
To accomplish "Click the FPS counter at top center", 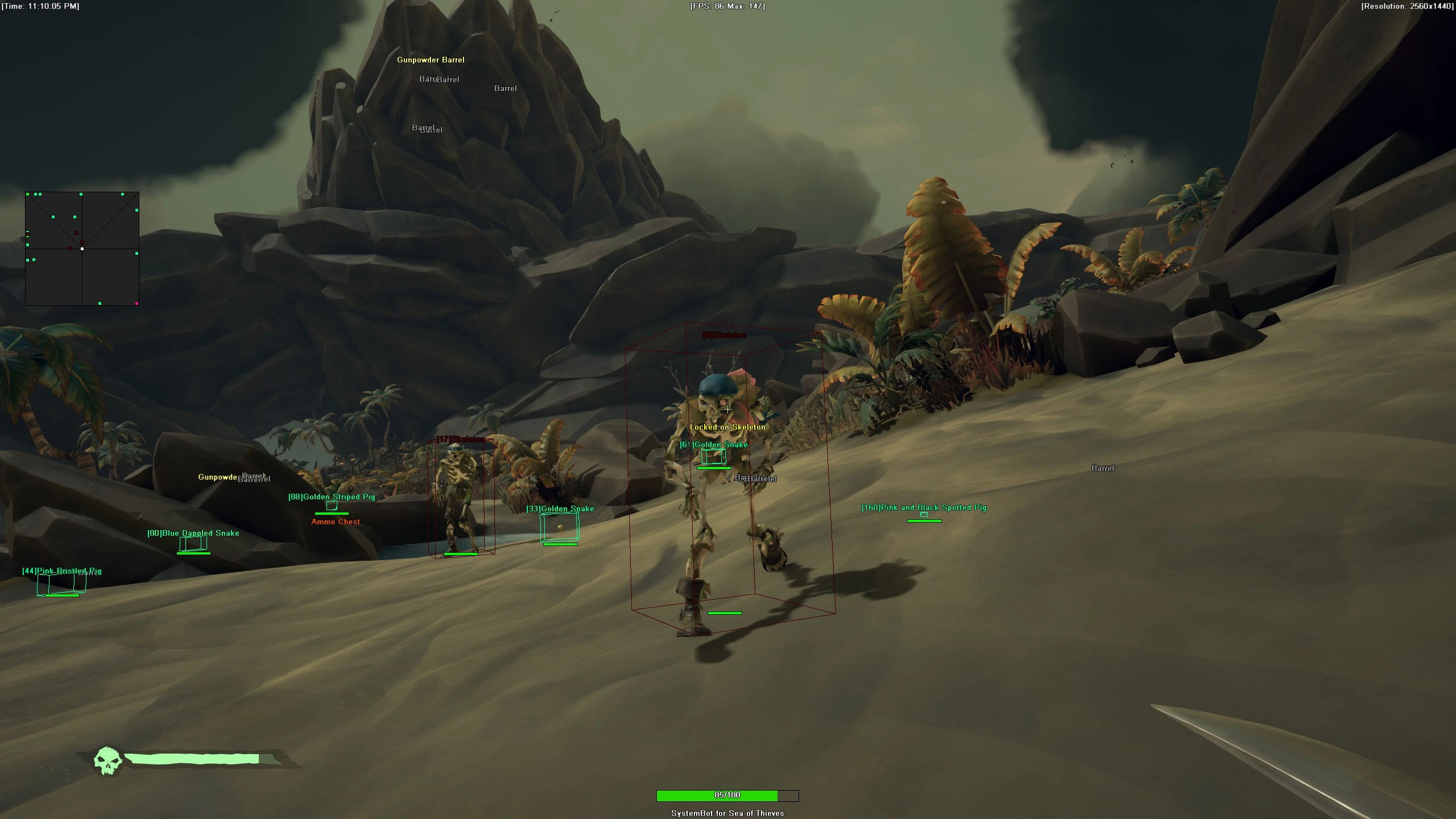I will tap(728, 6).
